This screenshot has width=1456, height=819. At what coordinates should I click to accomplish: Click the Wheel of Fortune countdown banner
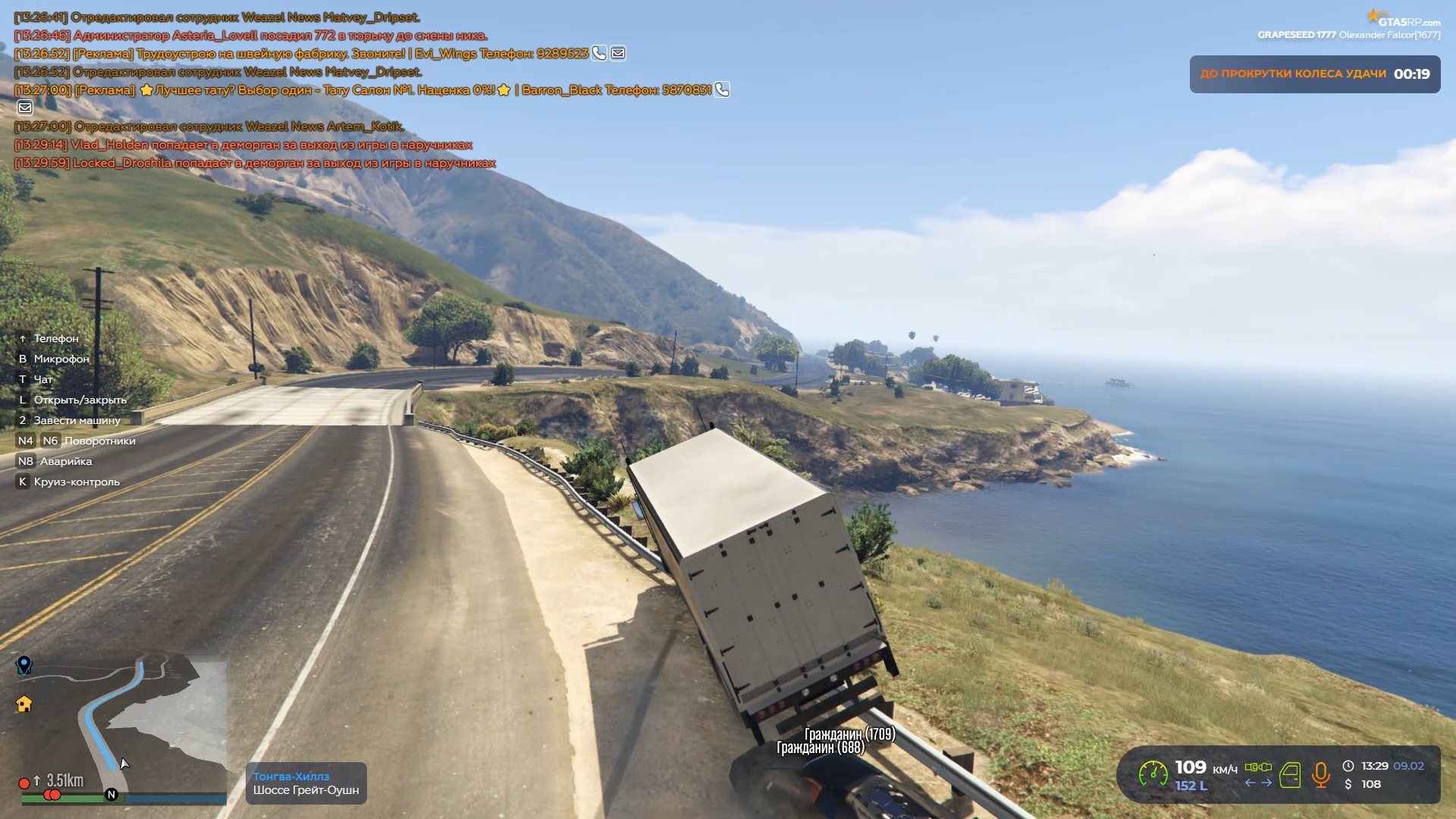pyautogui.click(x=1314, y=74)
